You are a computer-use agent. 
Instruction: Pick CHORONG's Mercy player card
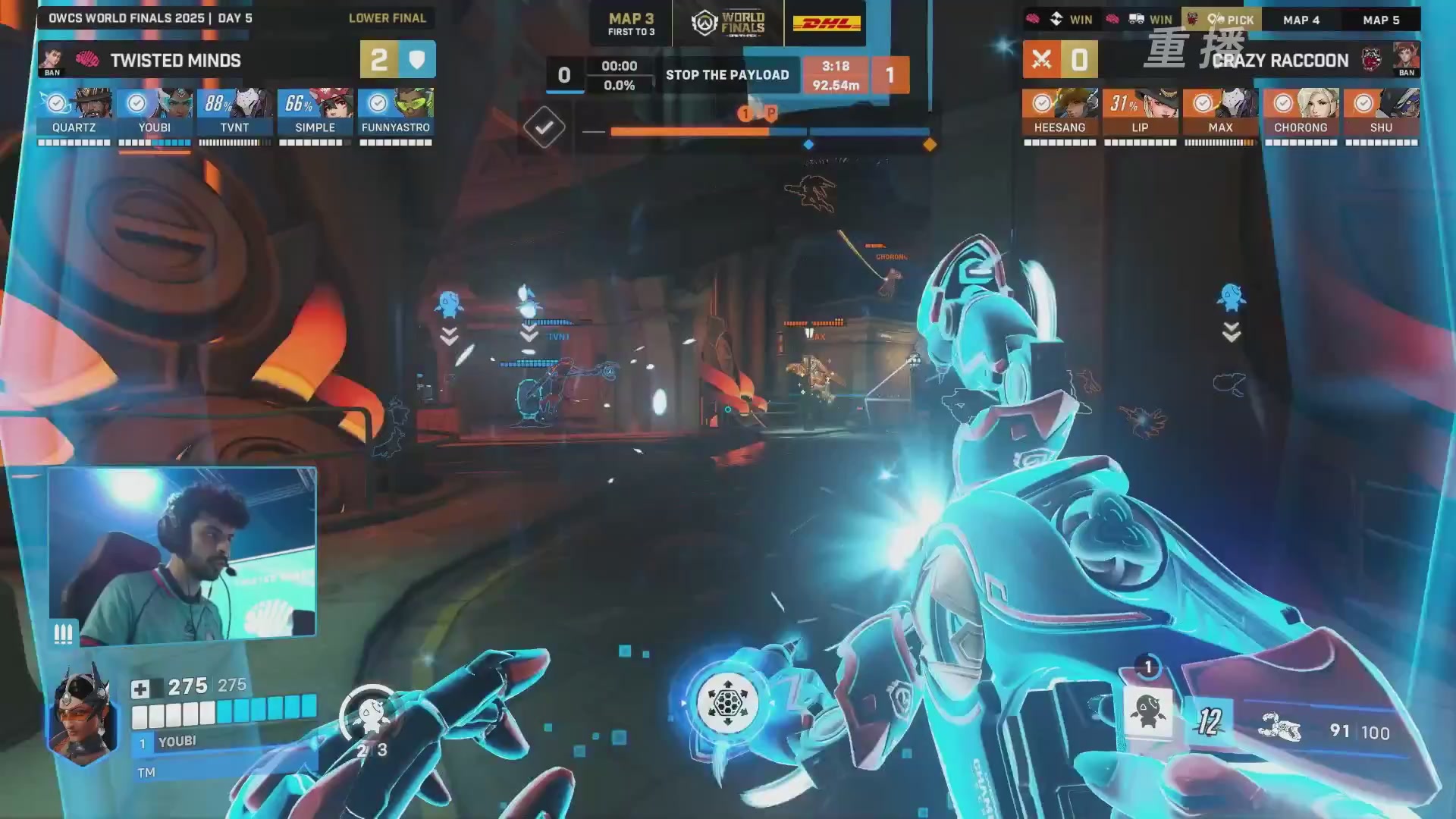click(1301, 112)
